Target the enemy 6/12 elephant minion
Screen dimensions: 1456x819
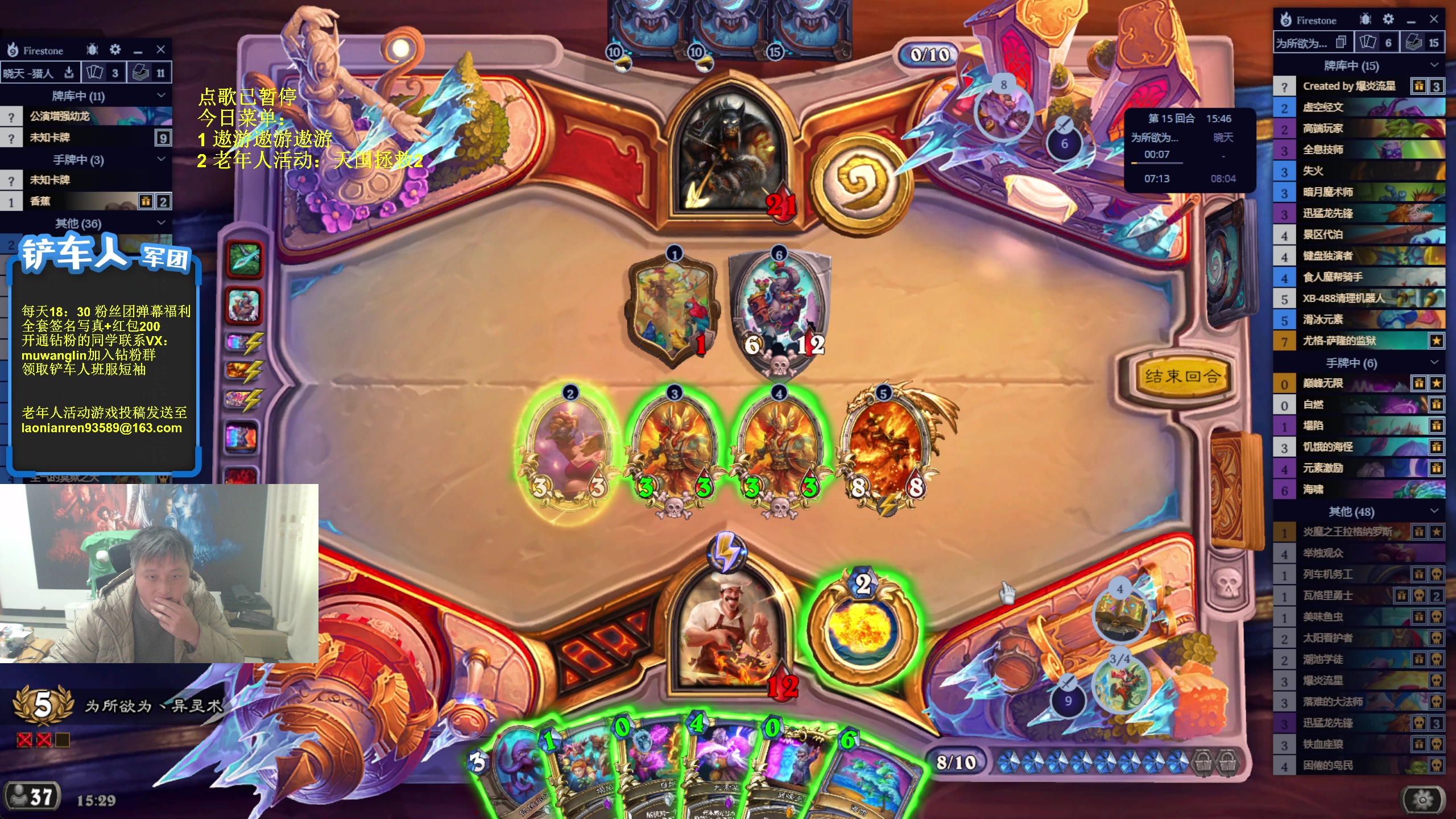[779, 310]
